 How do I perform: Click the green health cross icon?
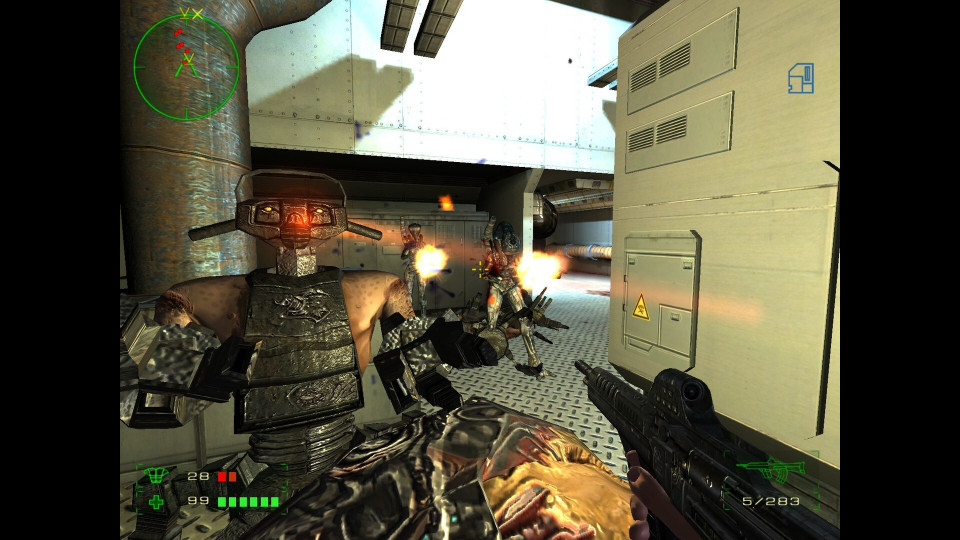pyautogui.click(x=156, y=501)
